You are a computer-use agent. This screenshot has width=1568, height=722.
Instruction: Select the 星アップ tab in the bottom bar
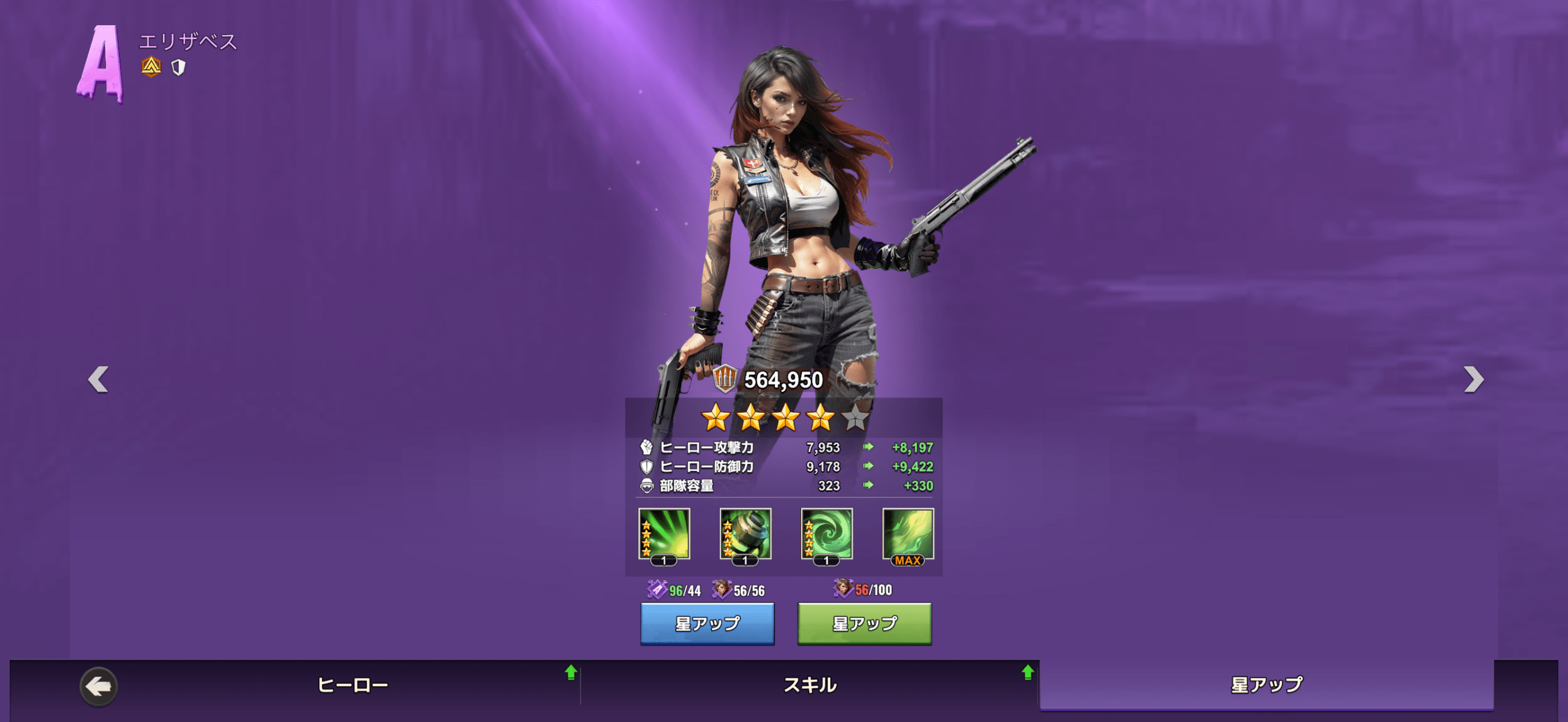pyautogui.click(x=1266, y=685)
